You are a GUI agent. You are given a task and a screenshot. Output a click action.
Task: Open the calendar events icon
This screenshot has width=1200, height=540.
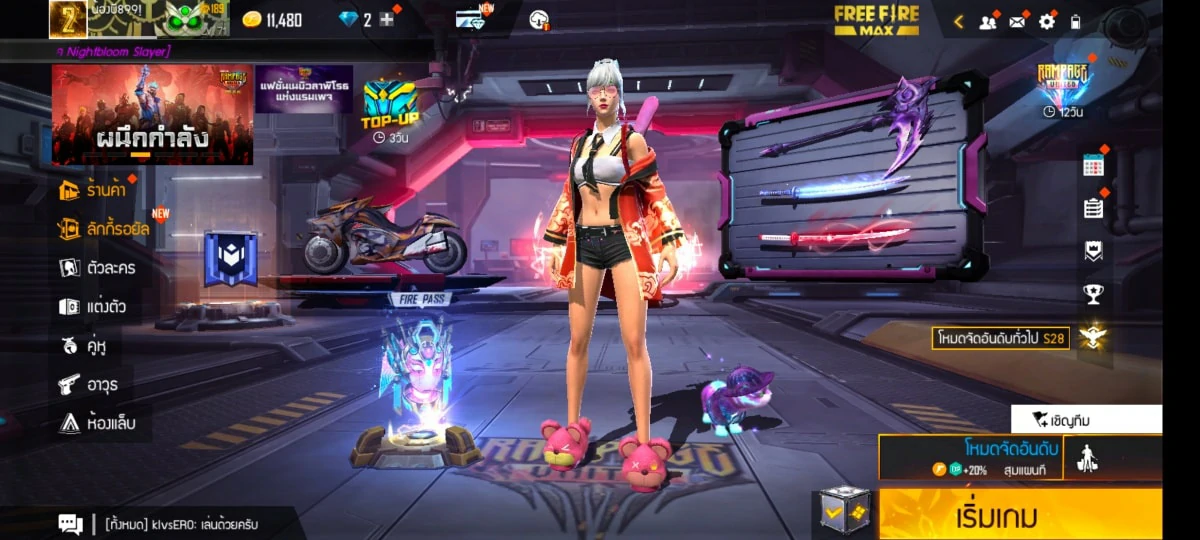click(x=1093, y=166)
